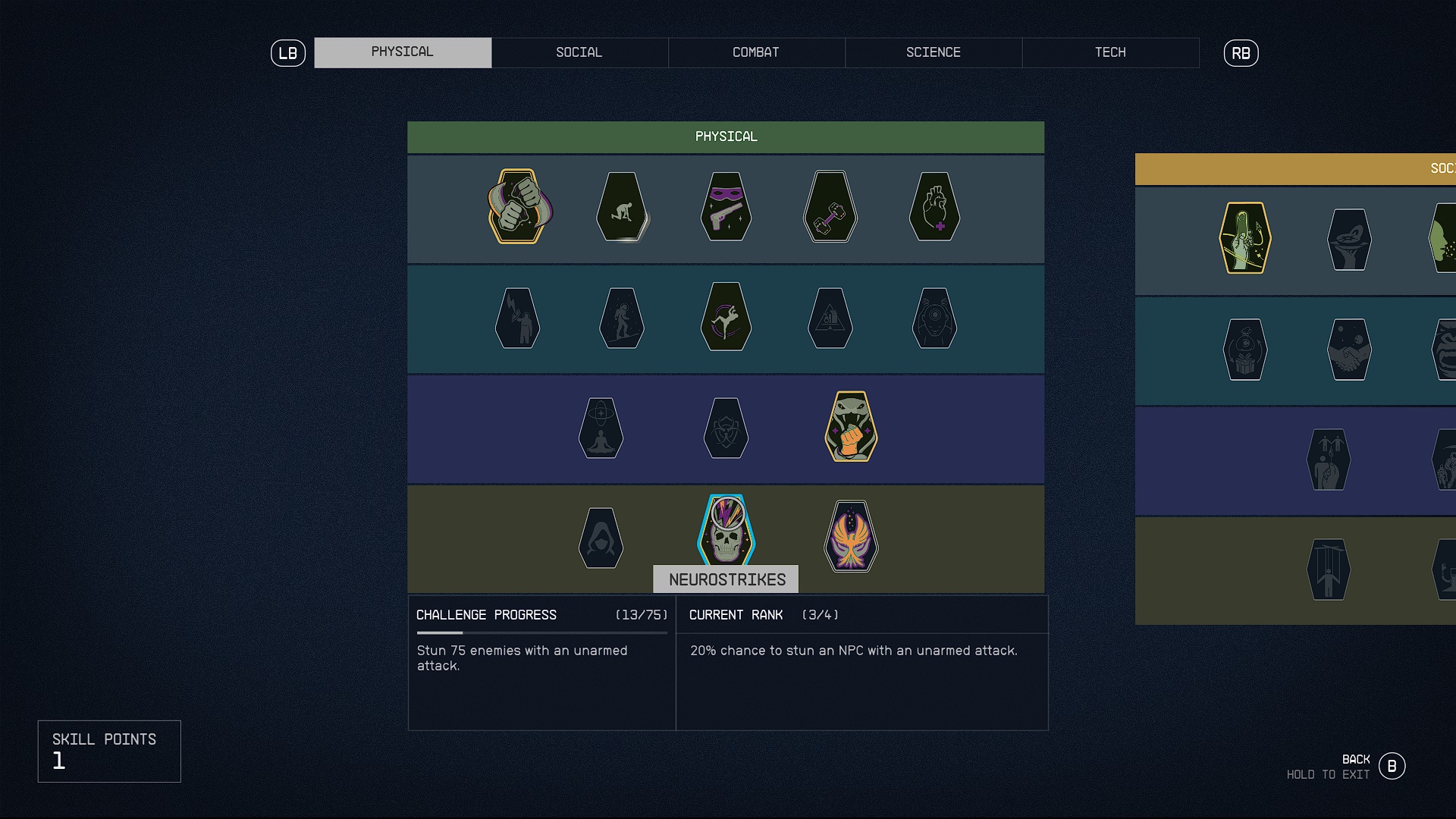Select the SOCIAL tab
This screenshot has height=819, width=1456.
[579, 52]
